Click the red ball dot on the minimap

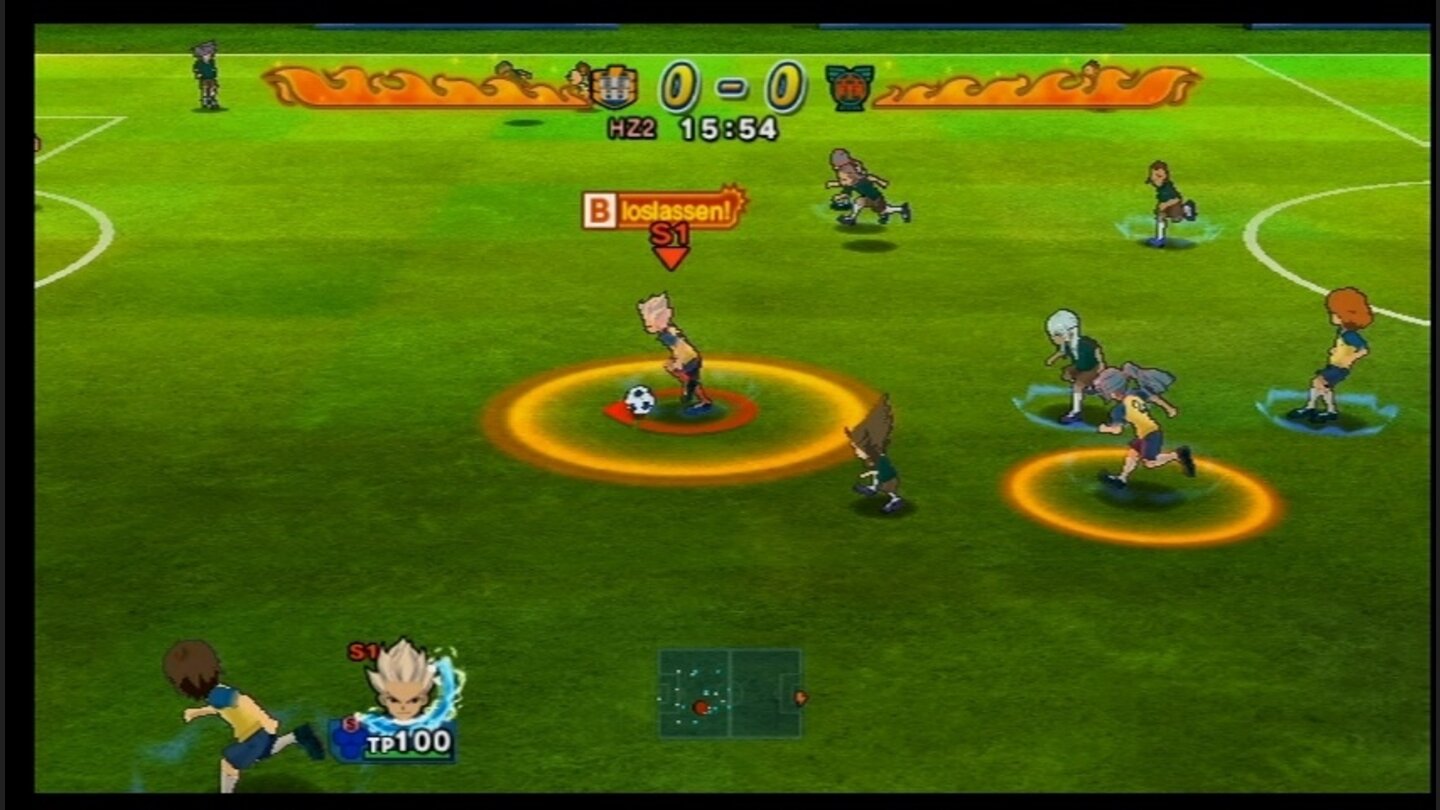click(700, 708)
